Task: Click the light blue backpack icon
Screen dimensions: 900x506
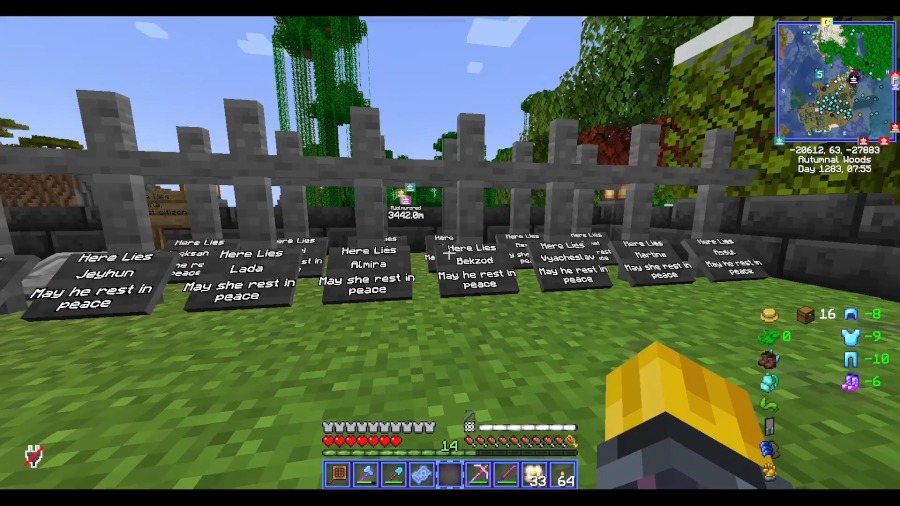Action: (x=769, y=382)
